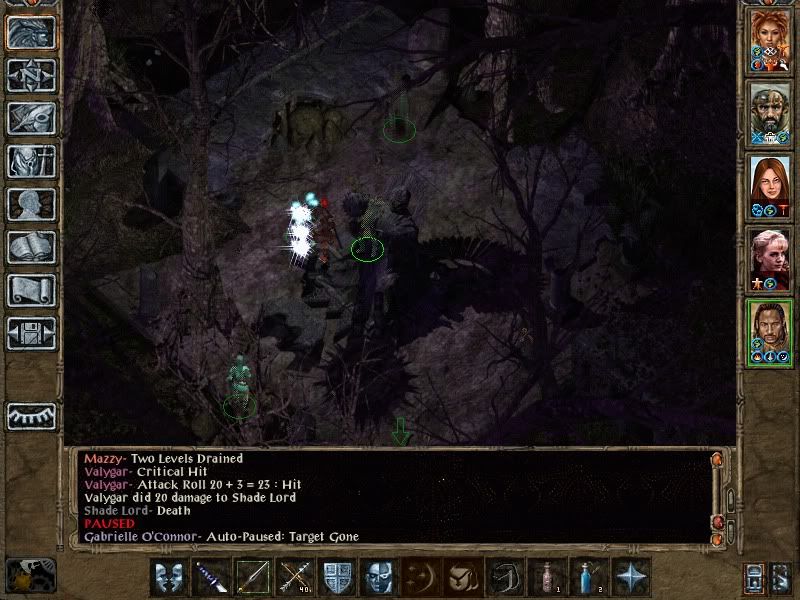Use the blue potion quick item
The width and height of the screenshot is (800, 600).
[x=588, y=577]
